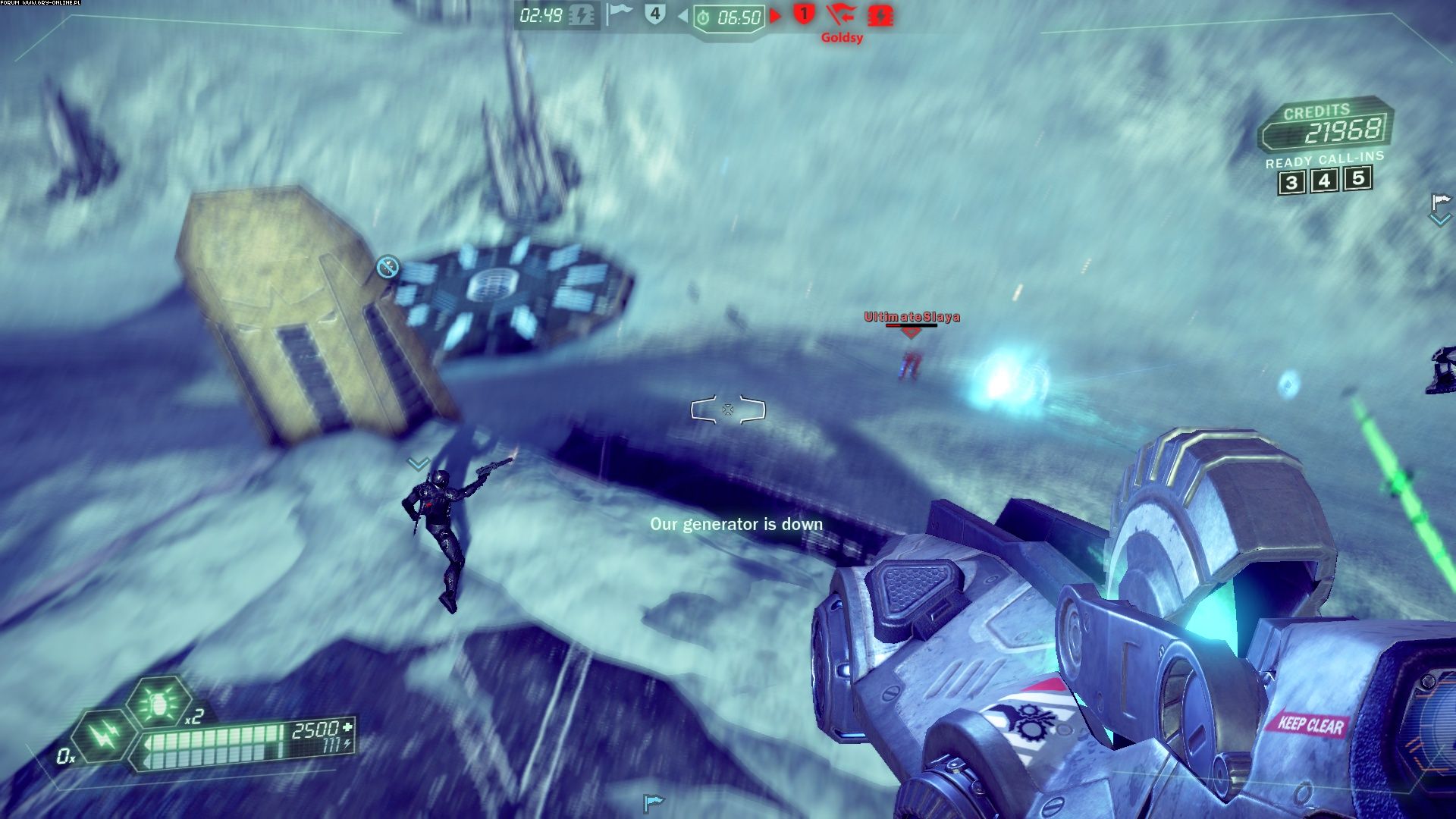Click the red shield team score icon

tap(804, 14)
